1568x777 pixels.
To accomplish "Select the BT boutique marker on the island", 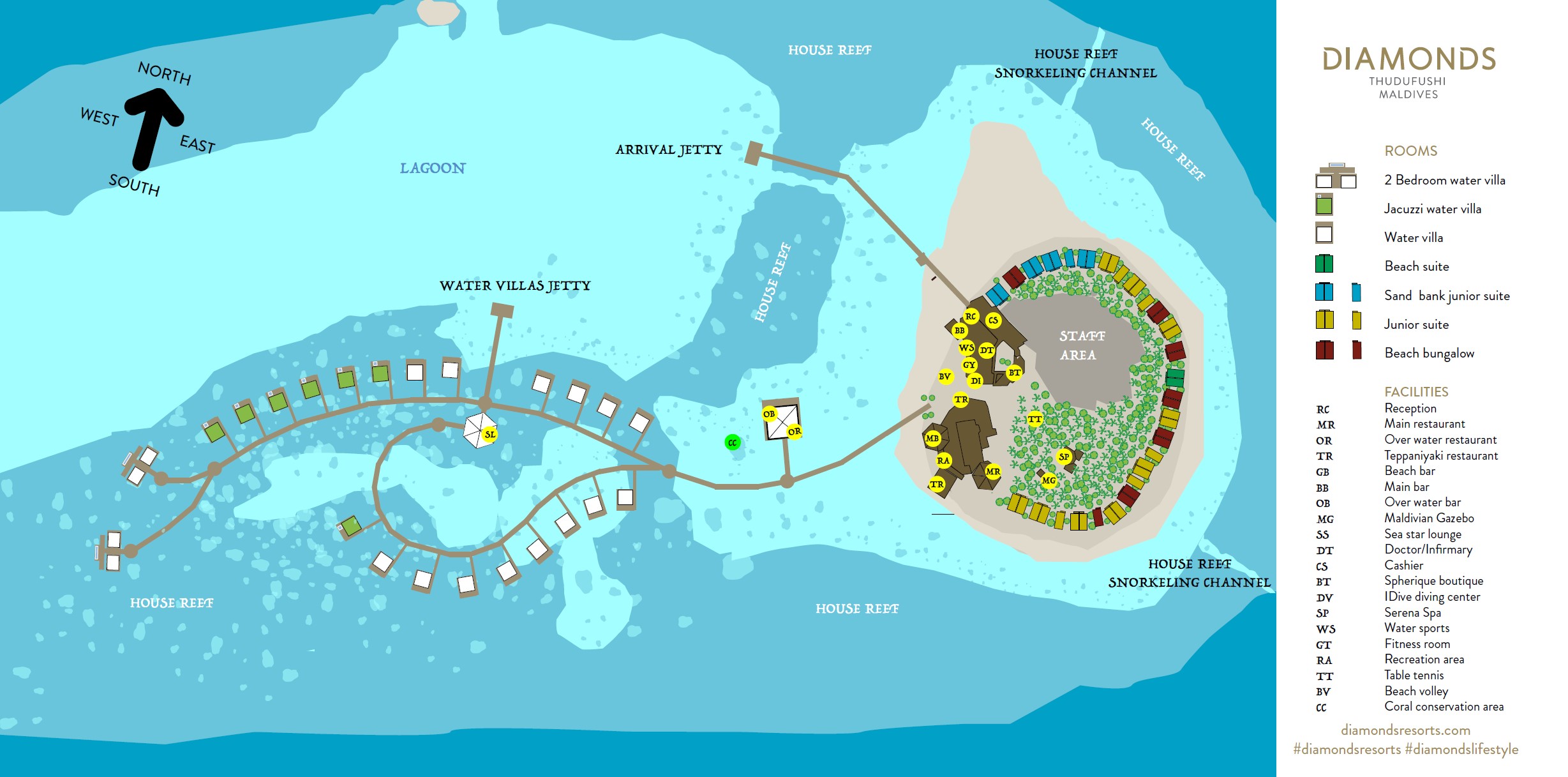I will coord(1014,372).
